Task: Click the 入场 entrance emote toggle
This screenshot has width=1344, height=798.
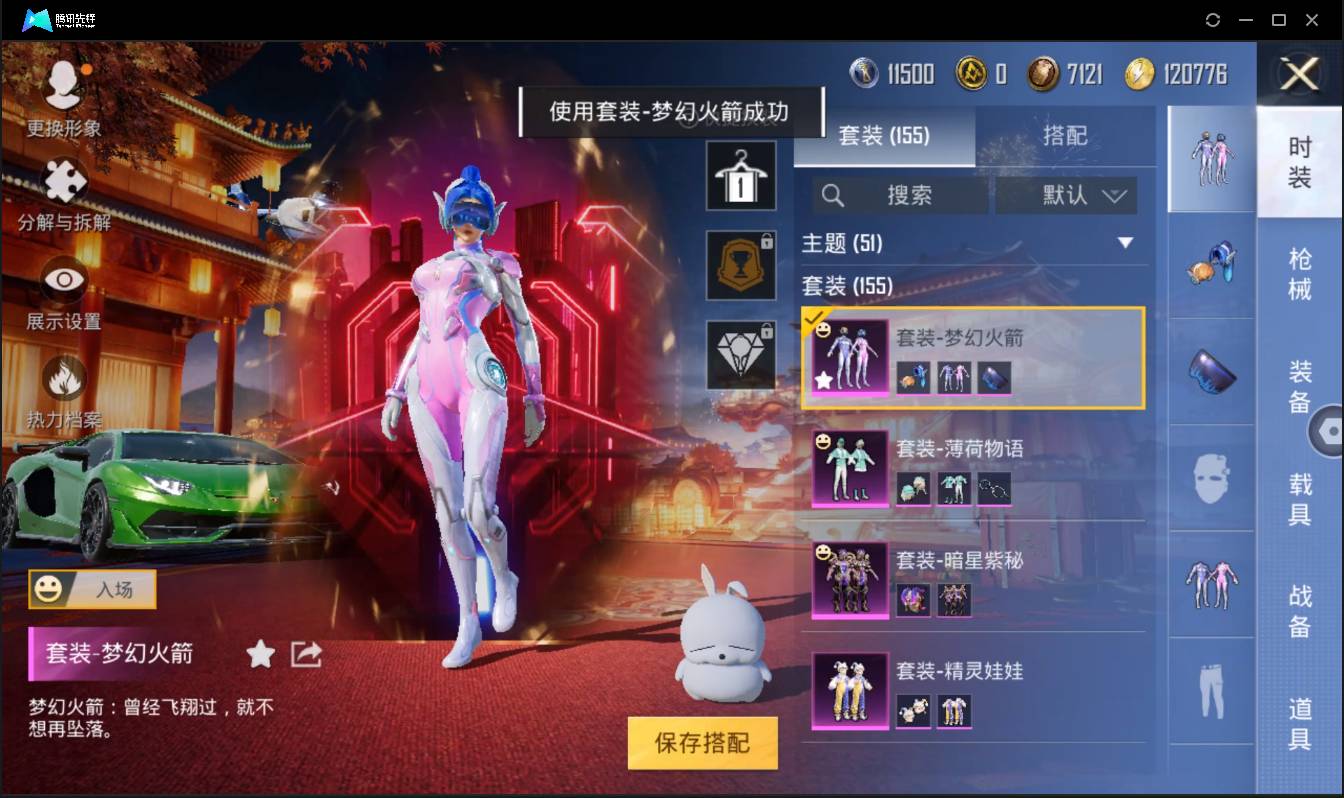Action: coord(91,589)
